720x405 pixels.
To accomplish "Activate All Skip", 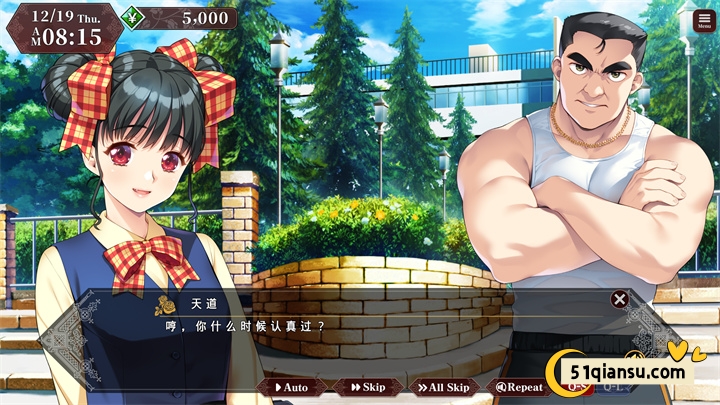I will tap(442, 387).
